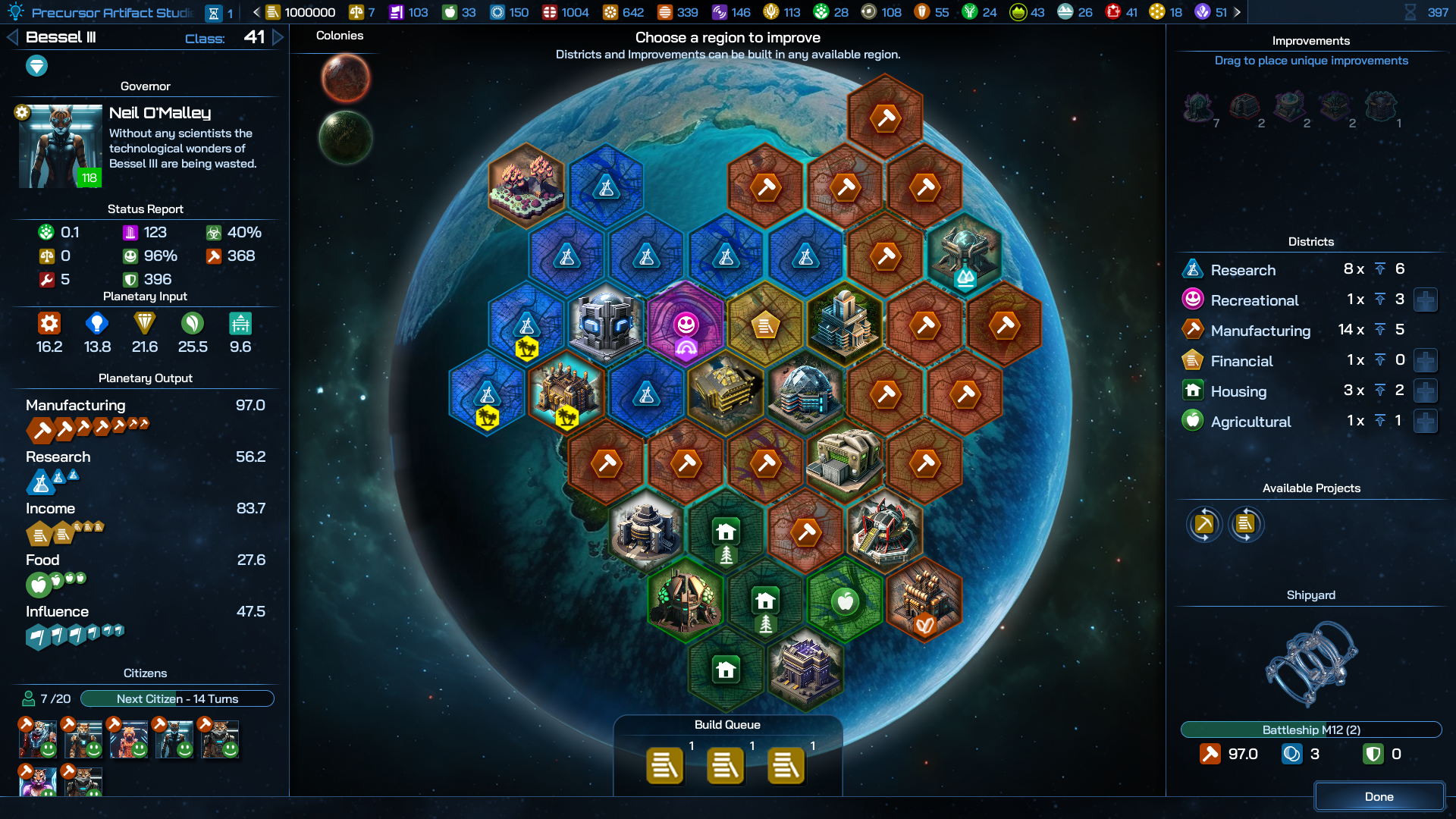Viewport: 1456px width, 819px height.
Task: Select the shipyard ring image
Action: [1310, 664]
